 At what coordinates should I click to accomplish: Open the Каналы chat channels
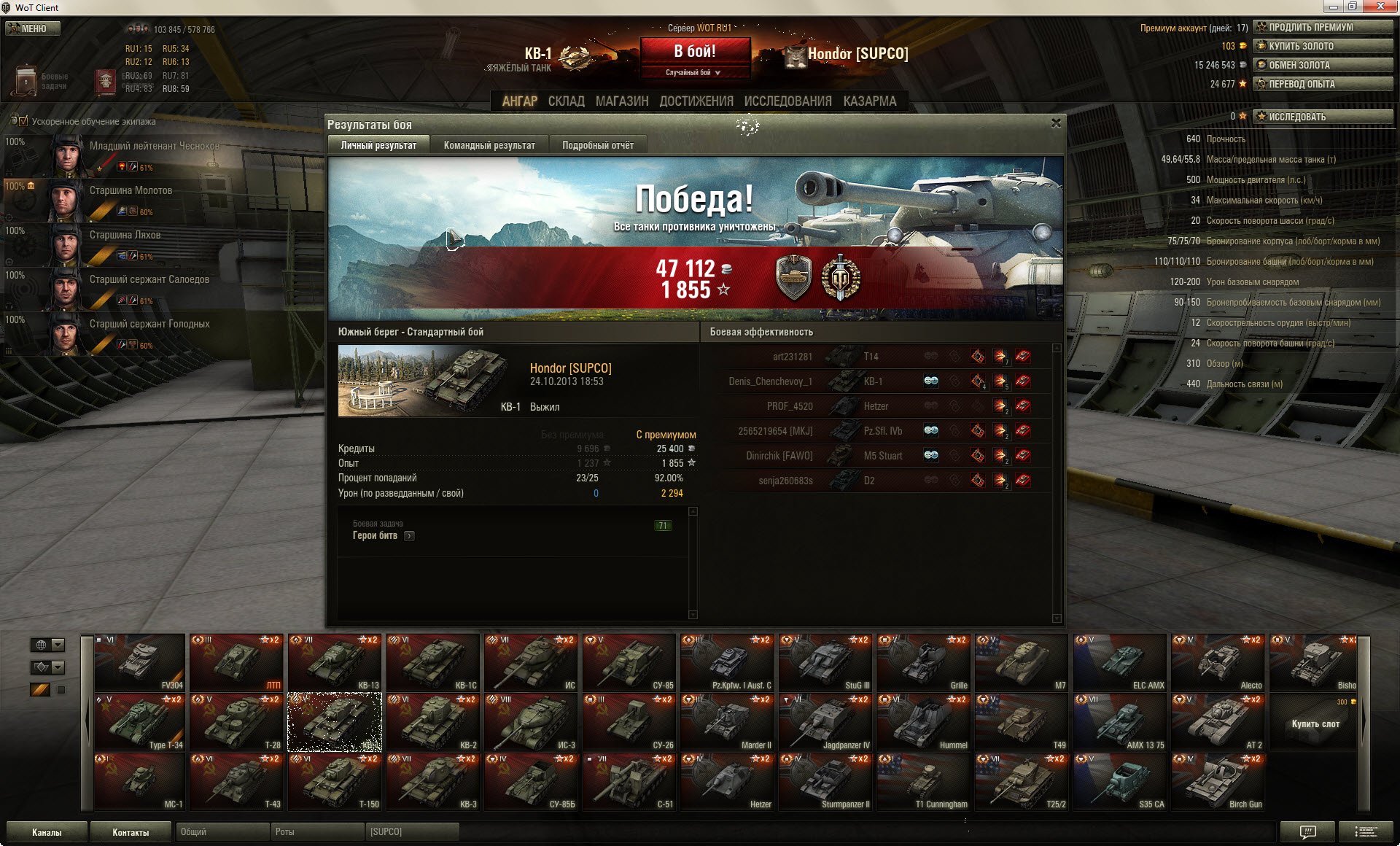47,832
